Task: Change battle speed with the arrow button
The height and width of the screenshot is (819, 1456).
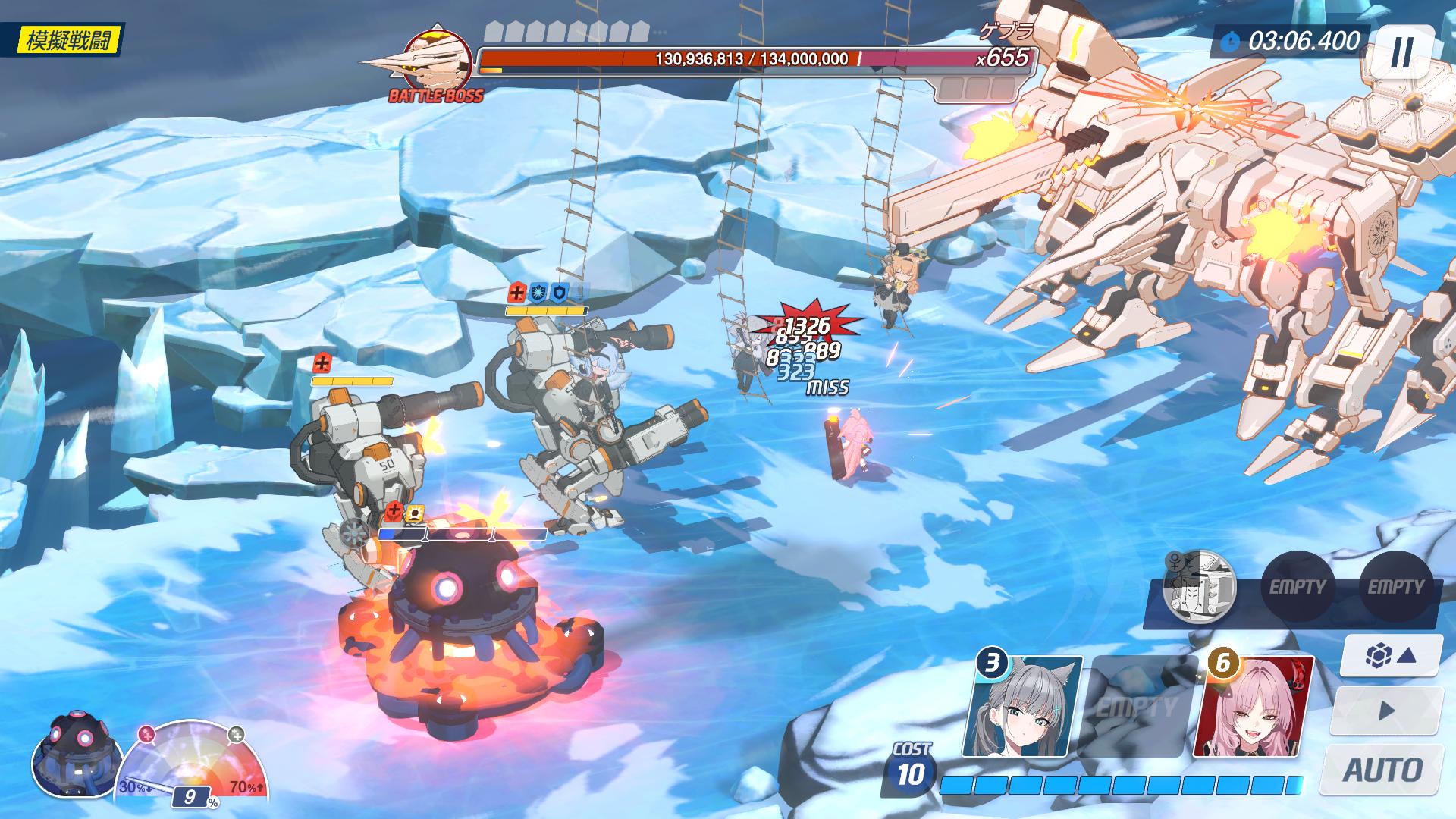Action: point(1387,711)
